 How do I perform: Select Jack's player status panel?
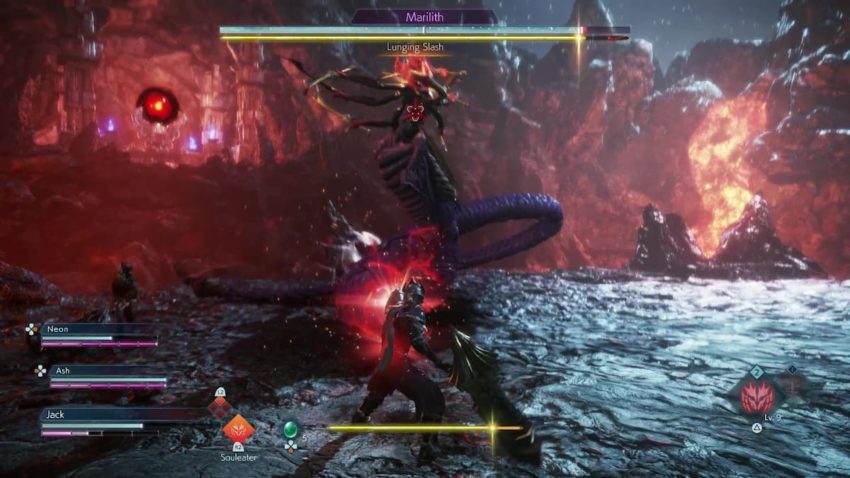tap(108, 420)
